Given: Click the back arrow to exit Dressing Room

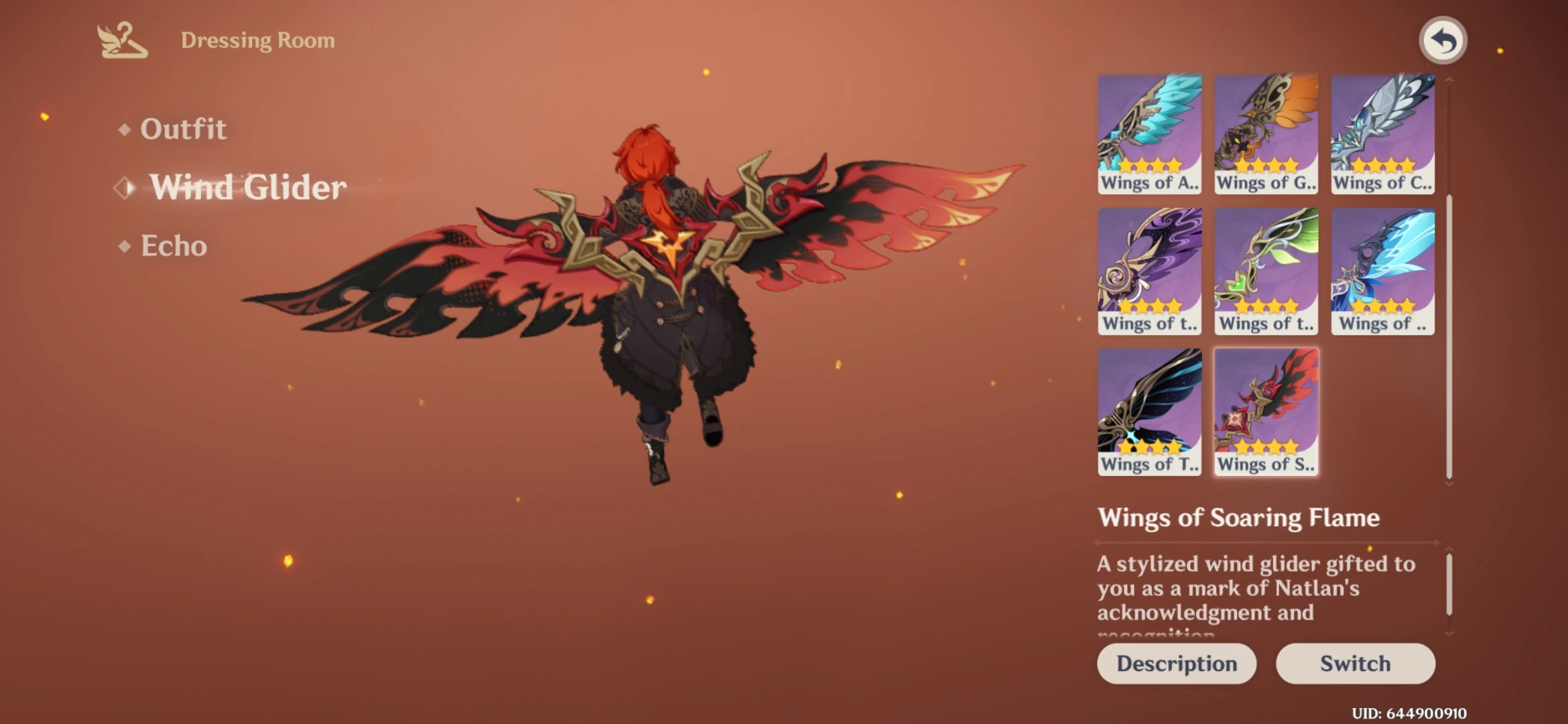Looking at the screenshot, I should click(x=1443, y=40).
